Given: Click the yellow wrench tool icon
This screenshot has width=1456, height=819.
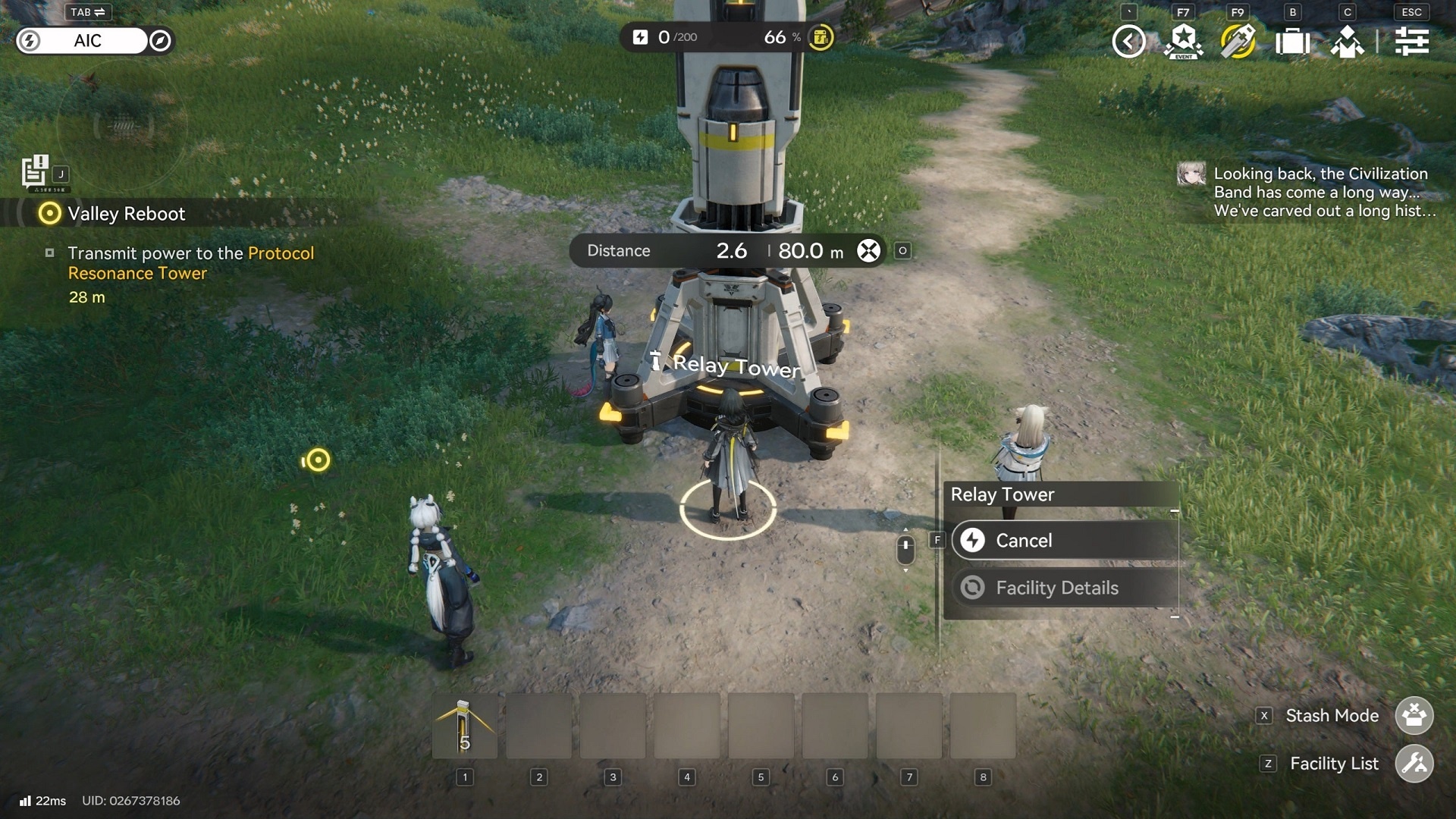Looking at the screenshot, I should (1238, 41).
